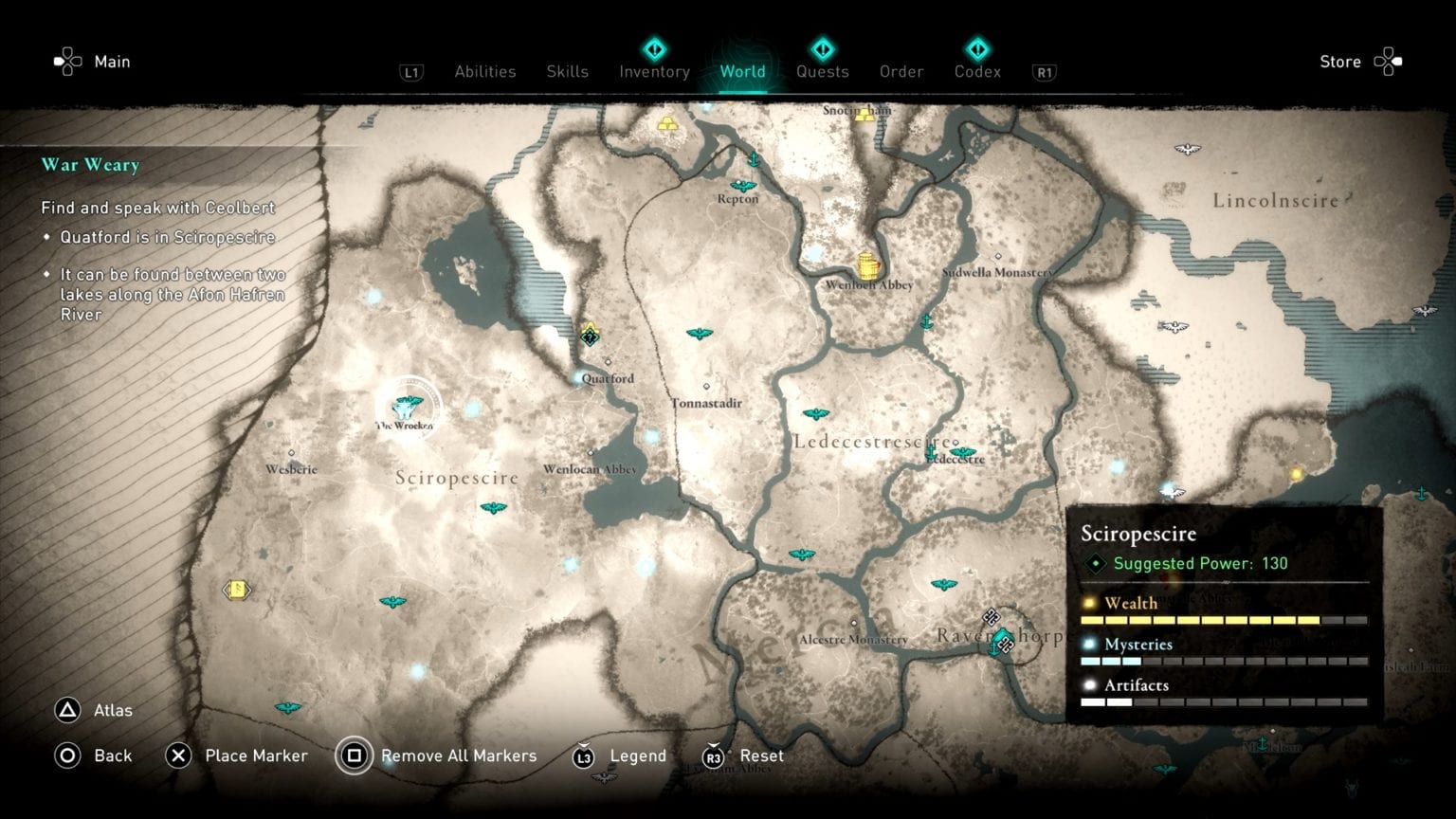Go Back from the world map
The height and width of the screenshot is (819, 1456).
[93, 755]
